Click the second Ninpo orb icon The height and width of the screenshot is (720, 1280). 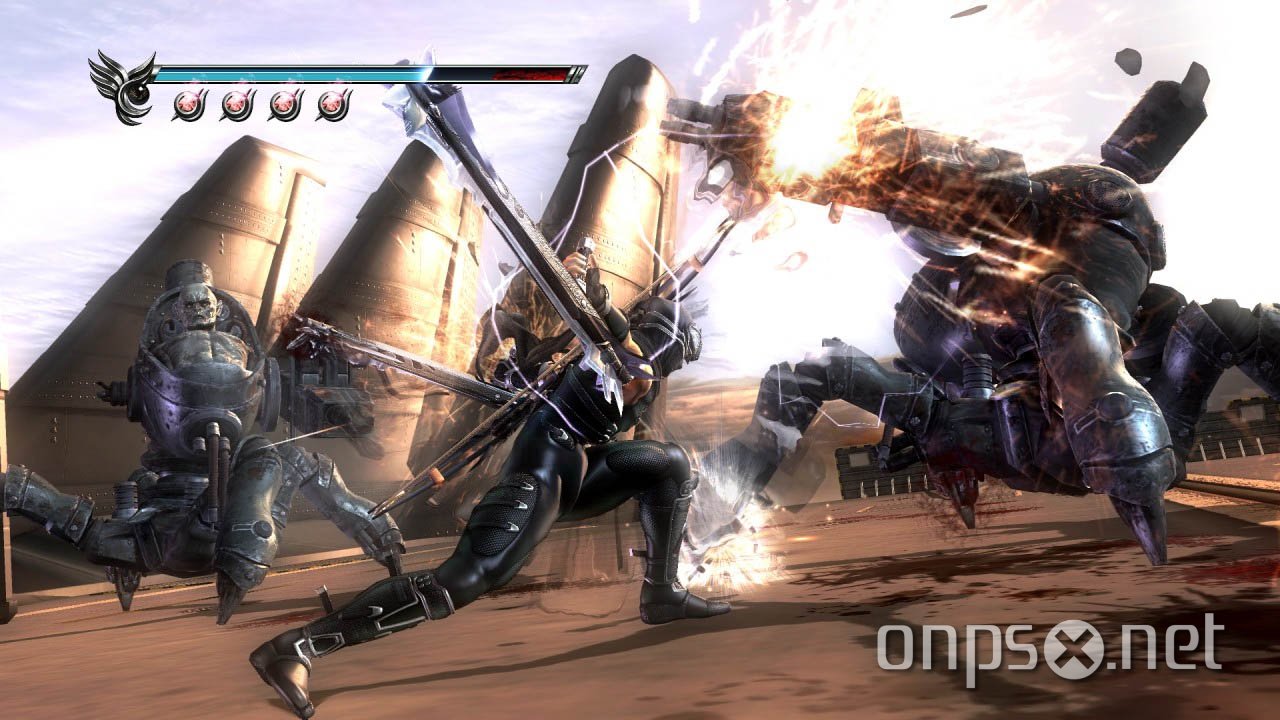coord(236,104)
